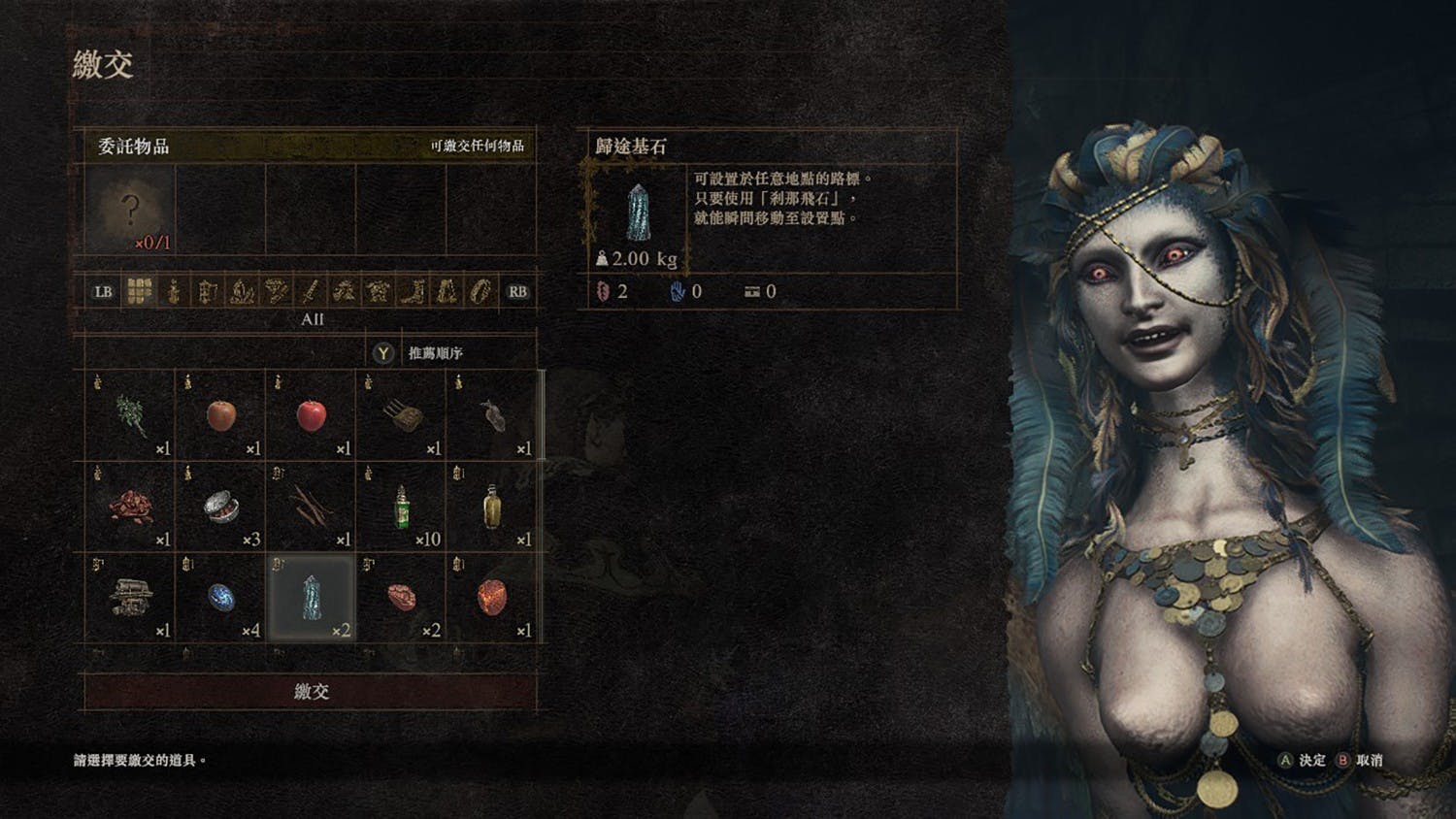Image resolution: width=1456 pixels, height=819 pixels.
Task: Open the sword weapons category tab
Action: click(310, 291)
